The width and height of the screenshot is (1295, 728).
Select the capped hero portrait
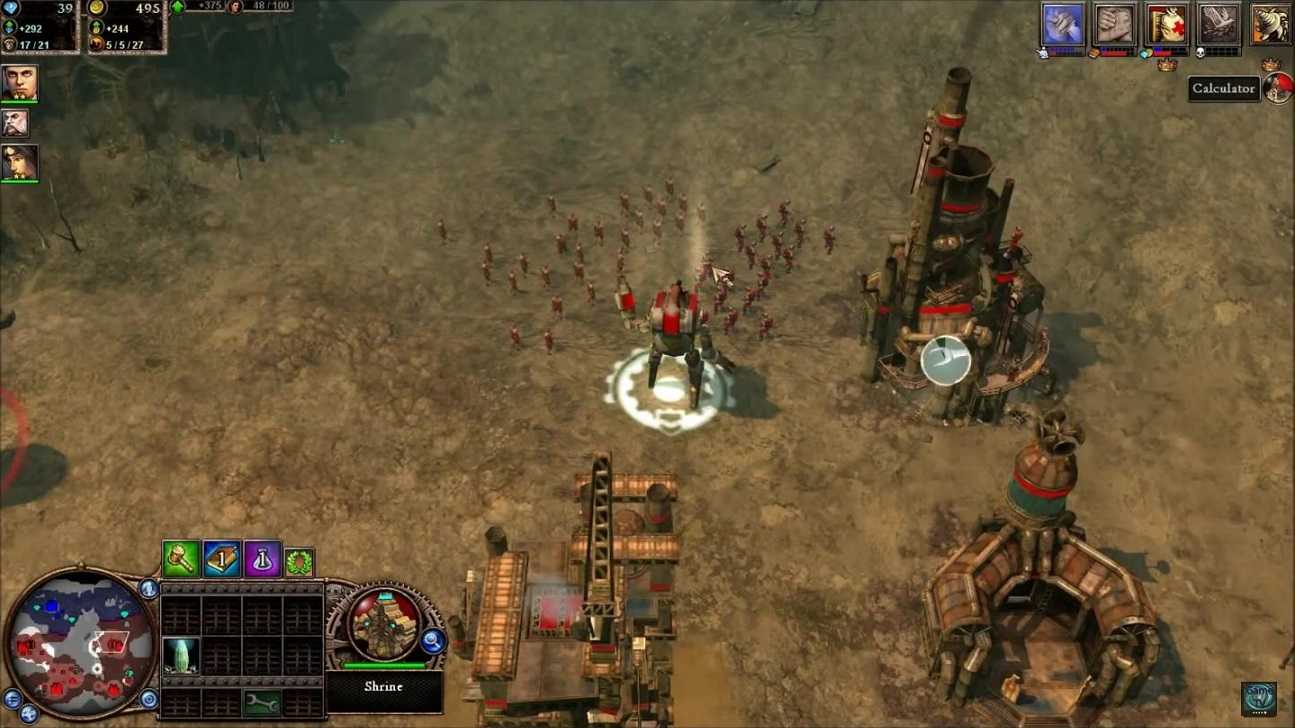tap(19, 162)
